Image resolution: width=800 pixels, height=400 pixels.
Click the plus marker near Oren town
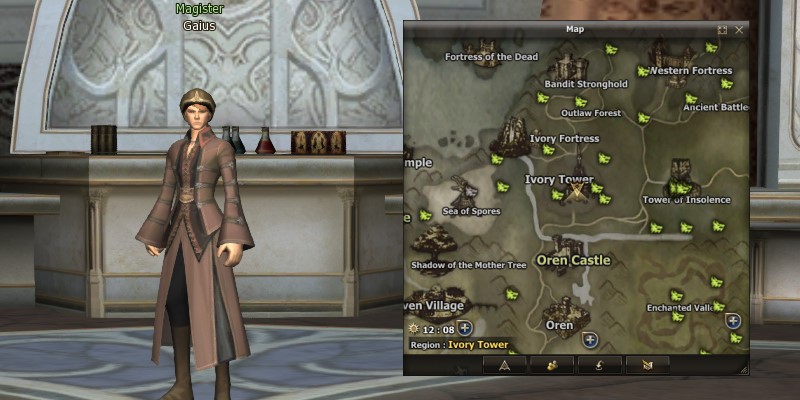click(x=590, y=340)
